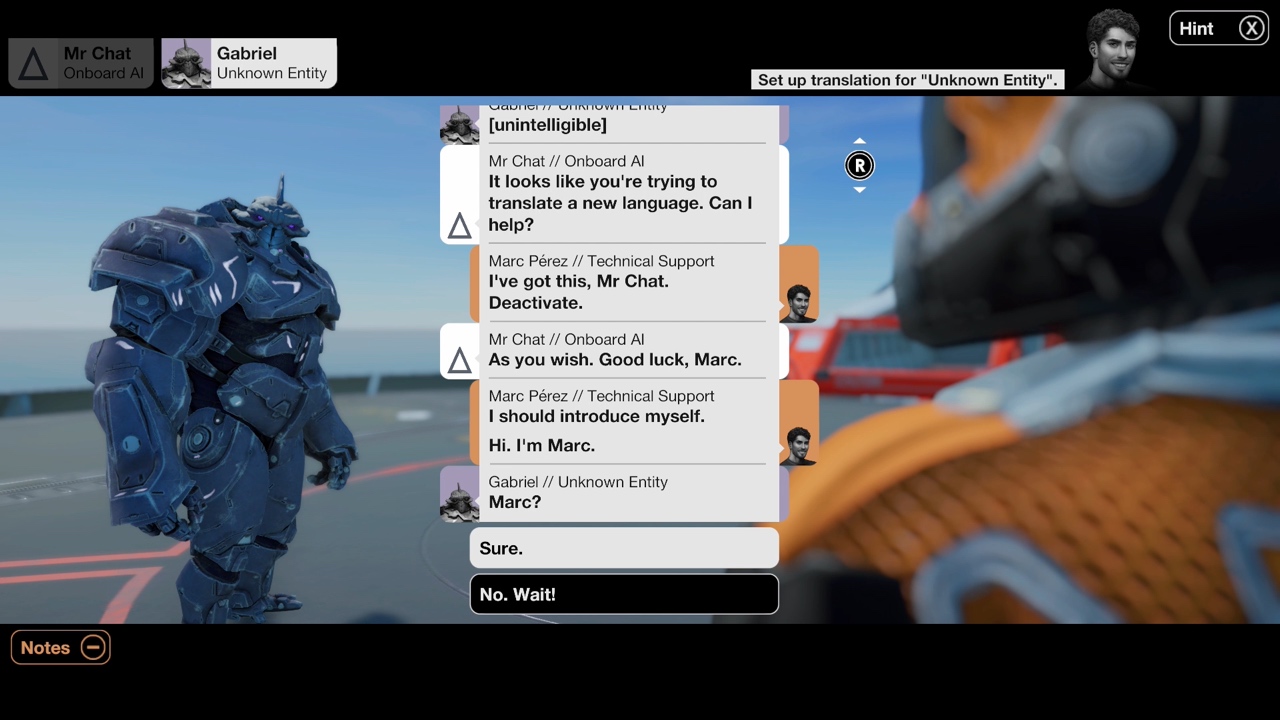Open the player portrait at top right

(x=1113, y=45)
